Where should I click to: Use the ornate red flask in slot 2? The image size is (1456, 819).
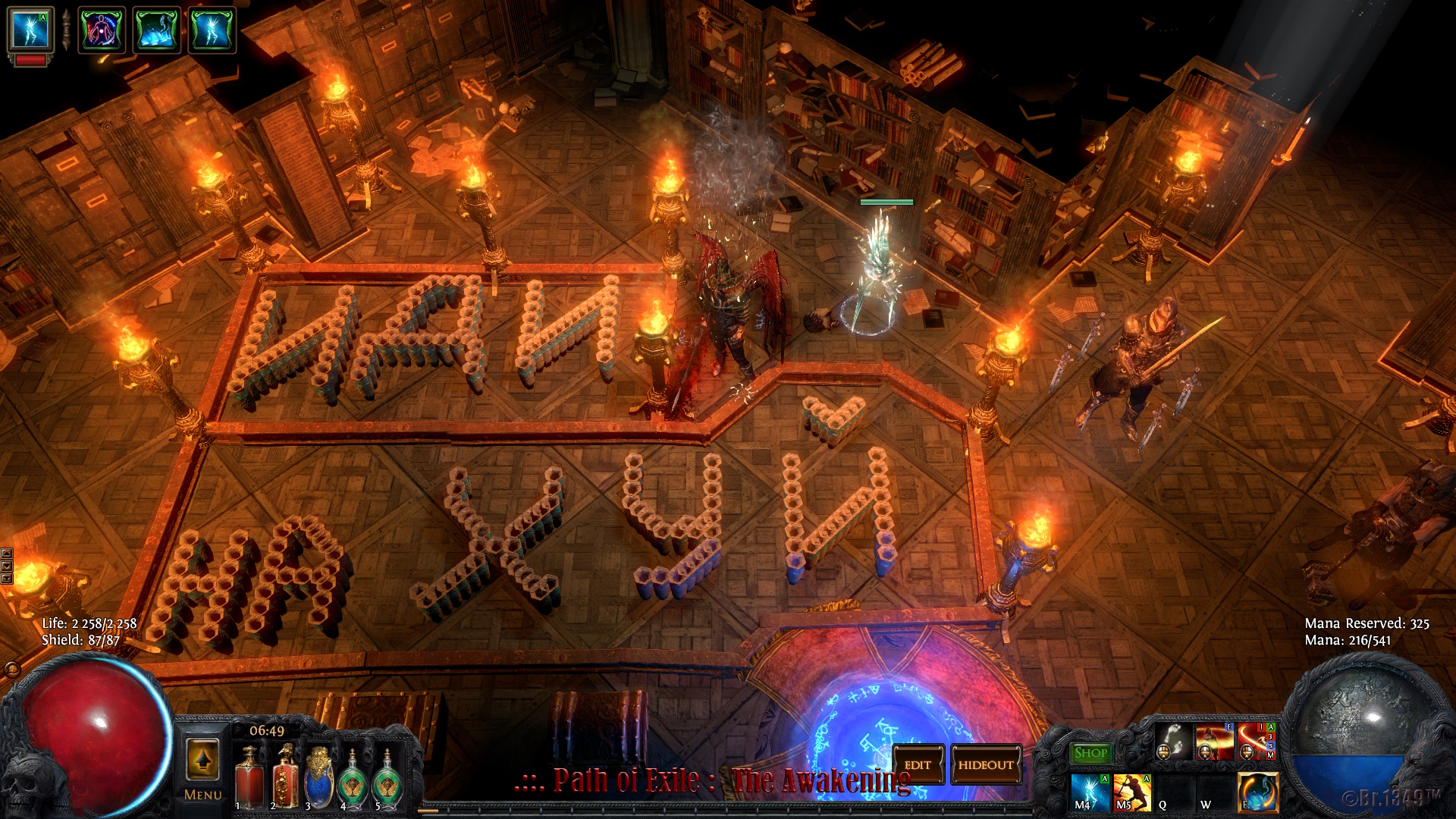284,777
